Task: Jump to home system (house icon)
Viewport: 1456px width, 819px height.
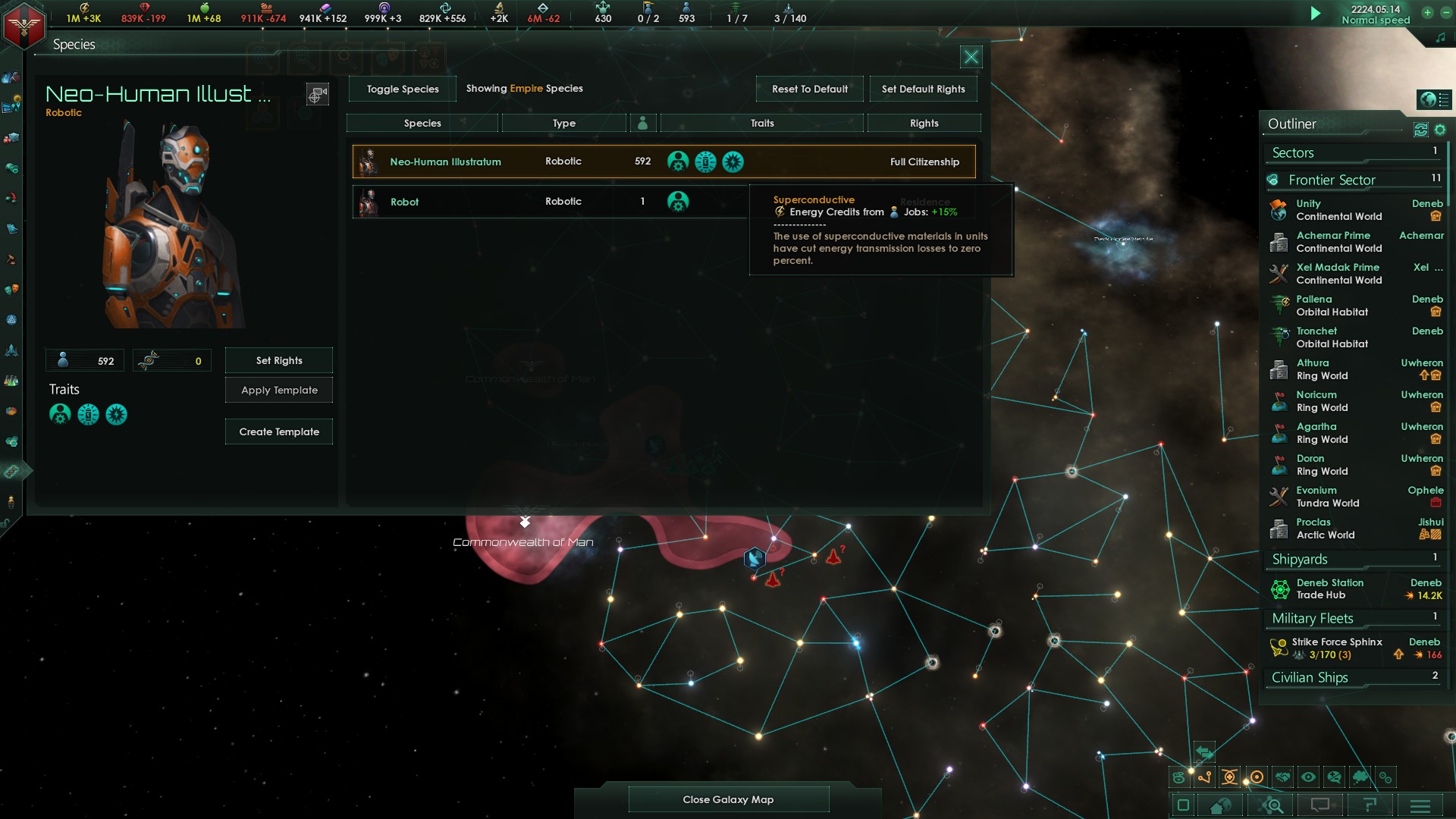Action: coord(1220,806)
